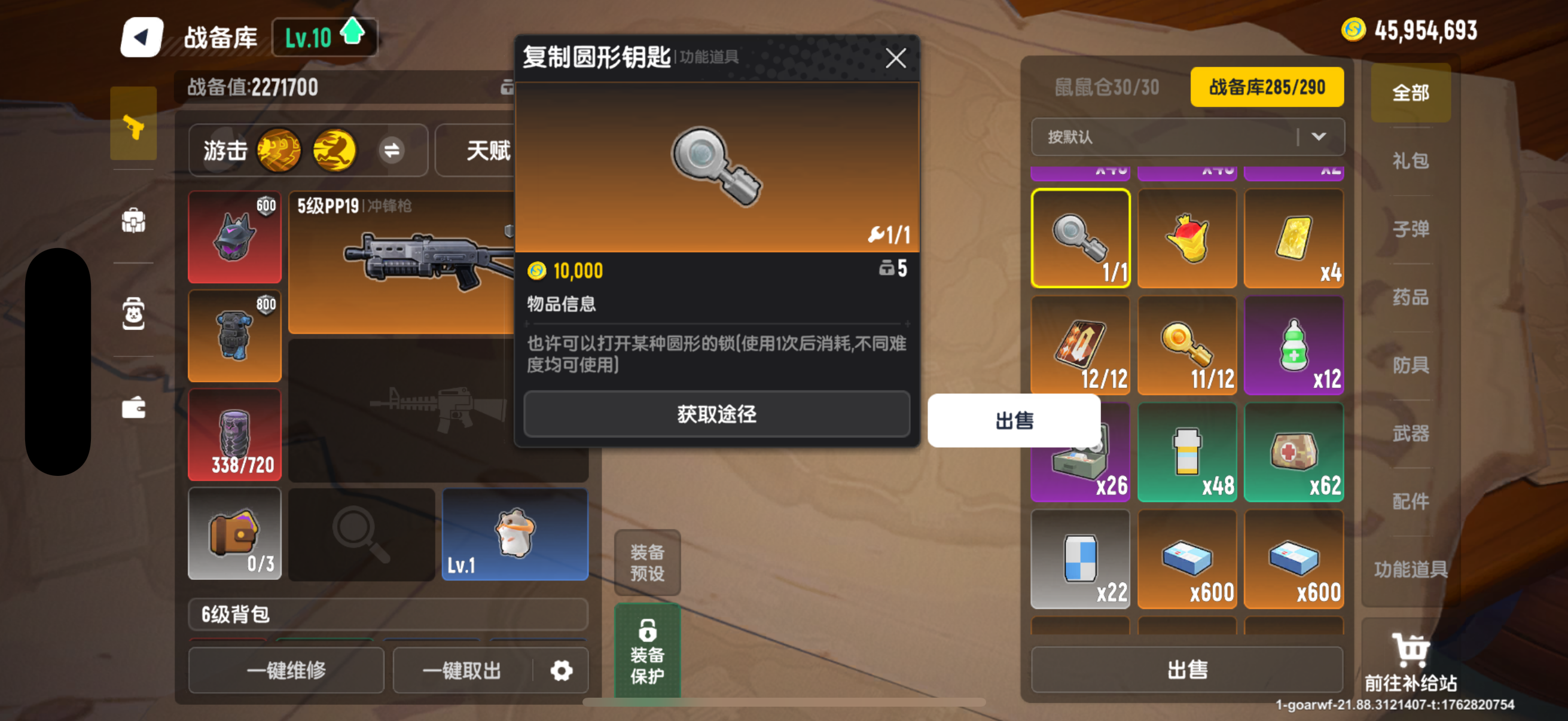
Task: Select the yellow-highlighted round key item 1/1
Action: point(1081,239)
